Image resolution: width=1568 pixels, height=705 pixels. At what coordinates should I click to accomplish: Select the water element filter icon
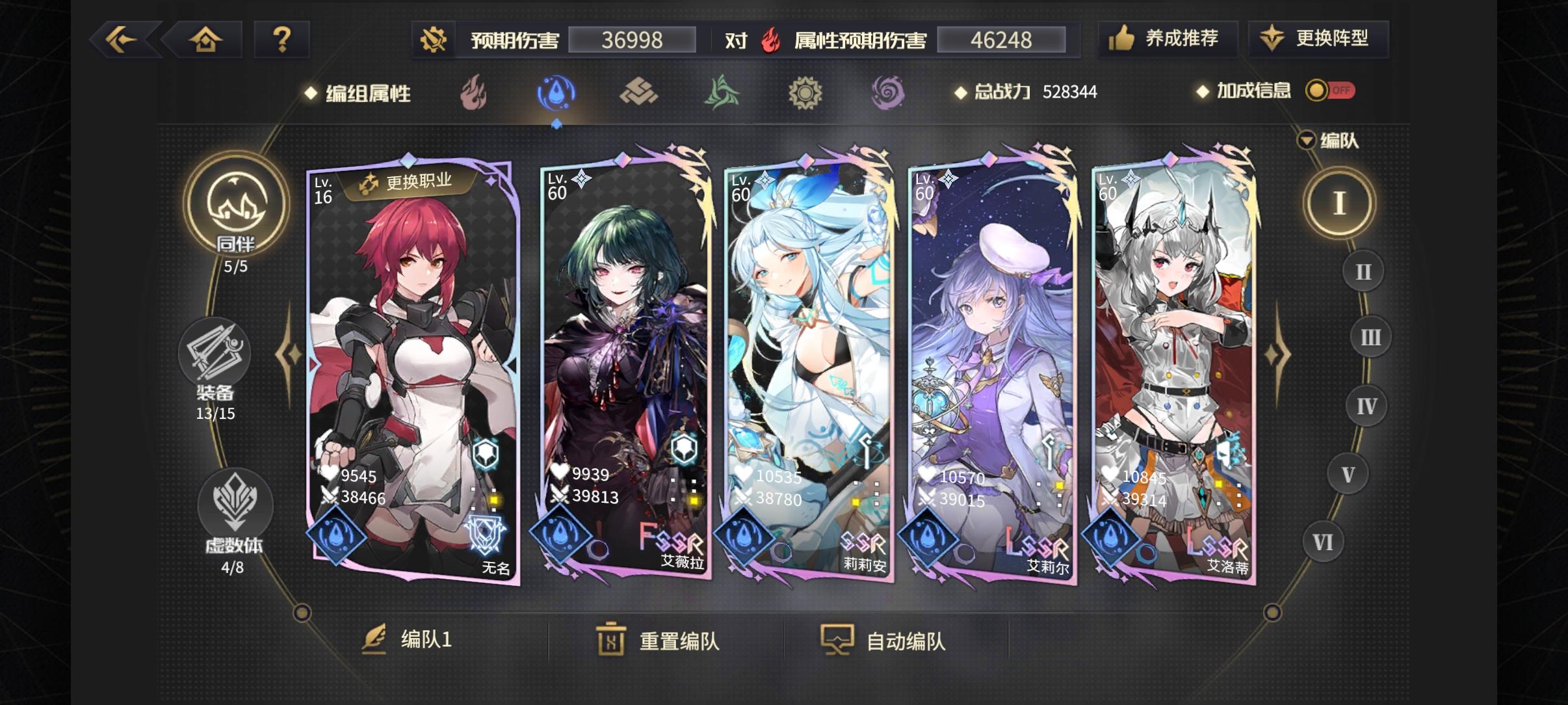(556, 92)
